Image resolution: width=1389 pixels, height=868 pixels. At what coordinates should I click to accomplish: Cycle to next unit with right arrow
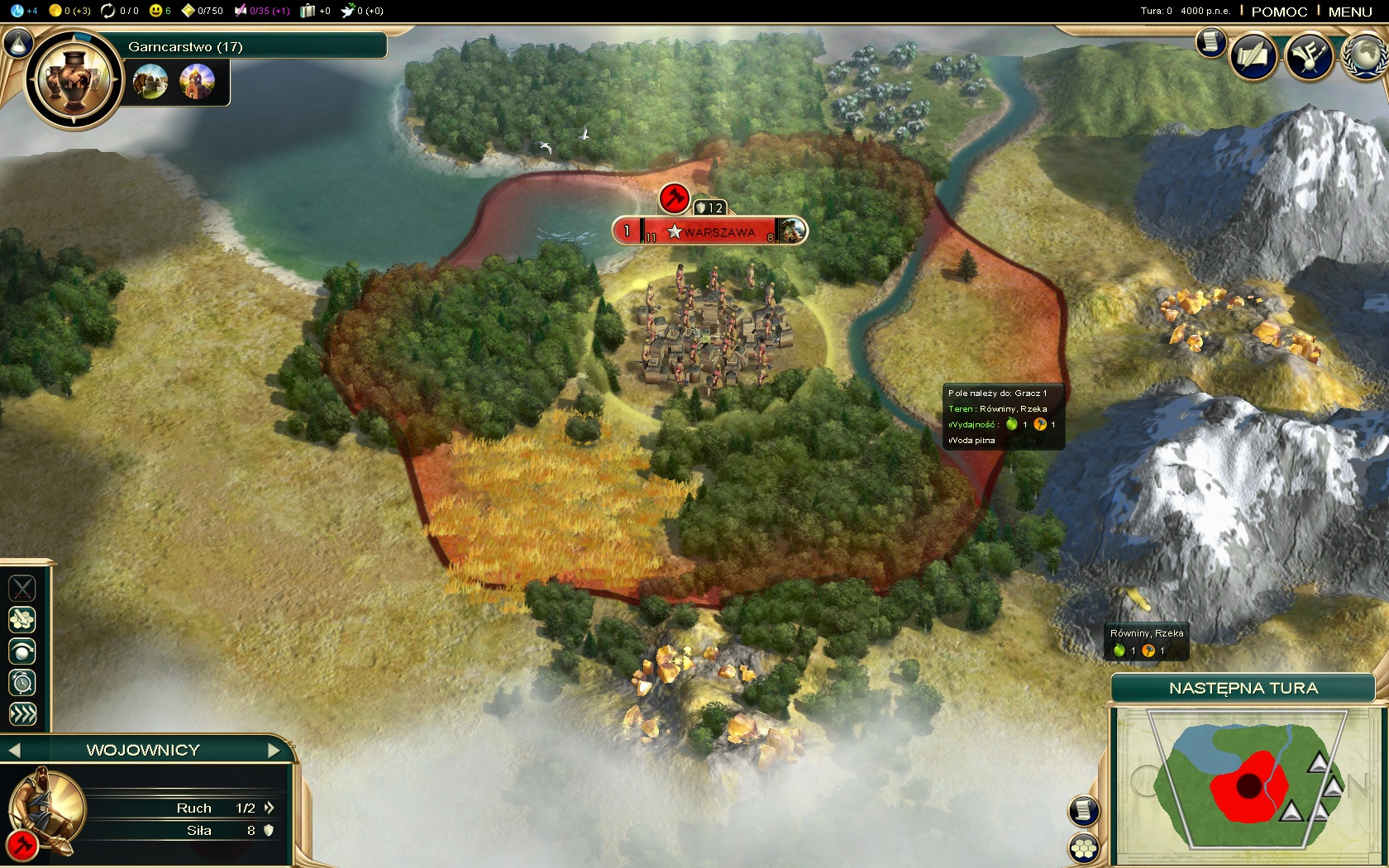(274, 751)
